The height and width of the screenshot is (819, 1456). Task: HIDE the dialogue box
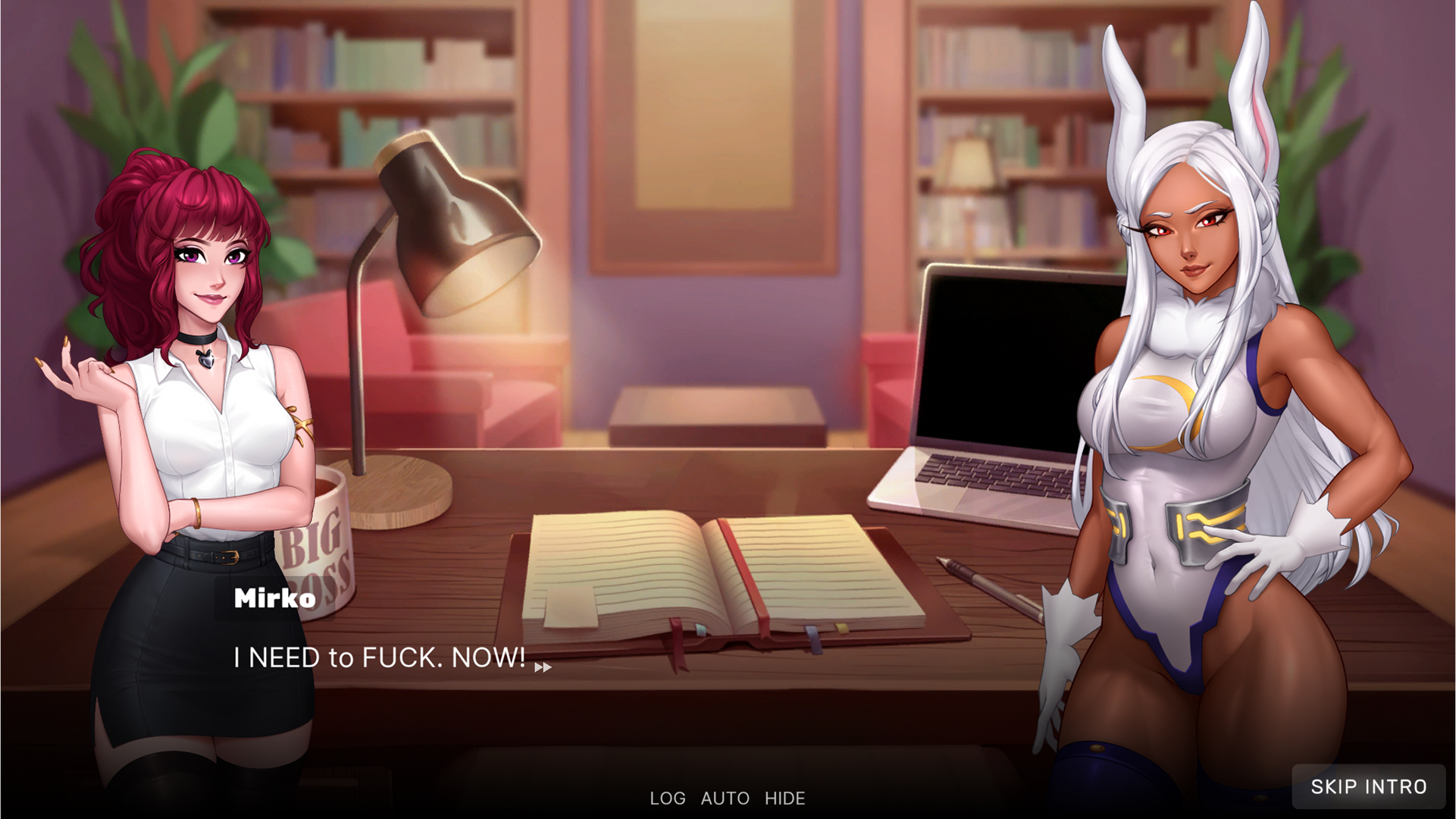click(784, 798)
